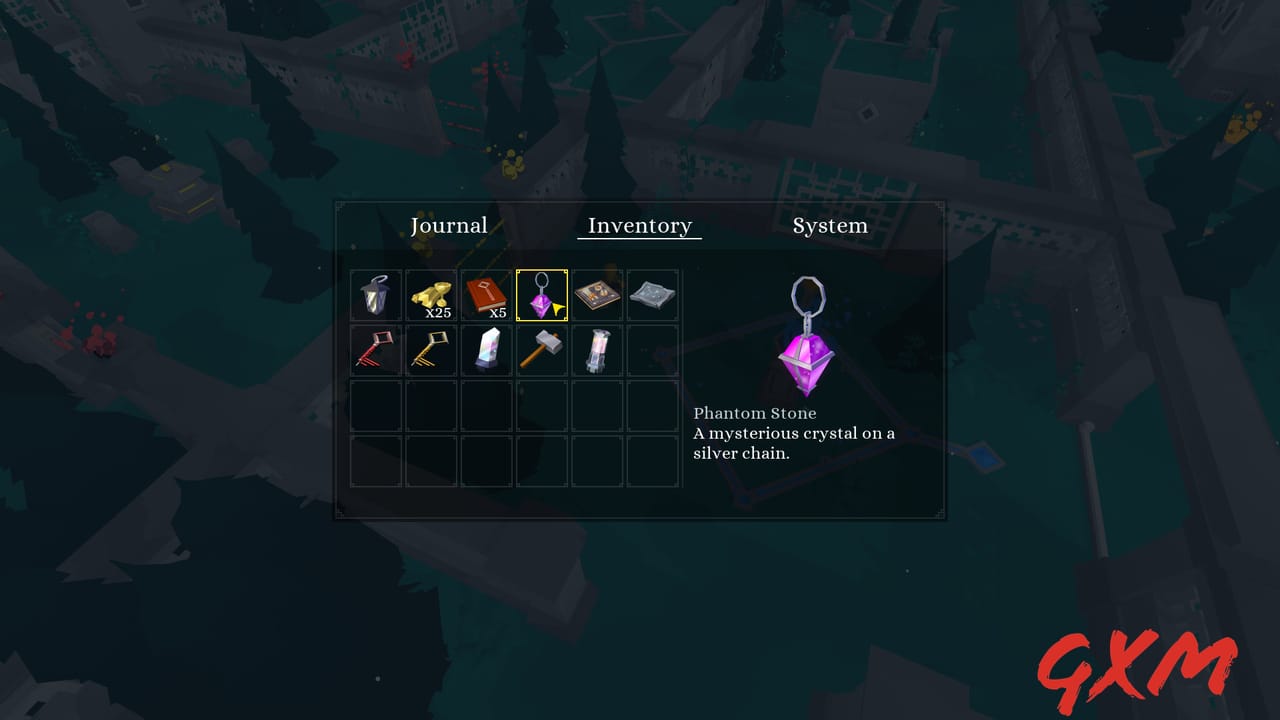Switch to the System tab

(x=830, y=225)
